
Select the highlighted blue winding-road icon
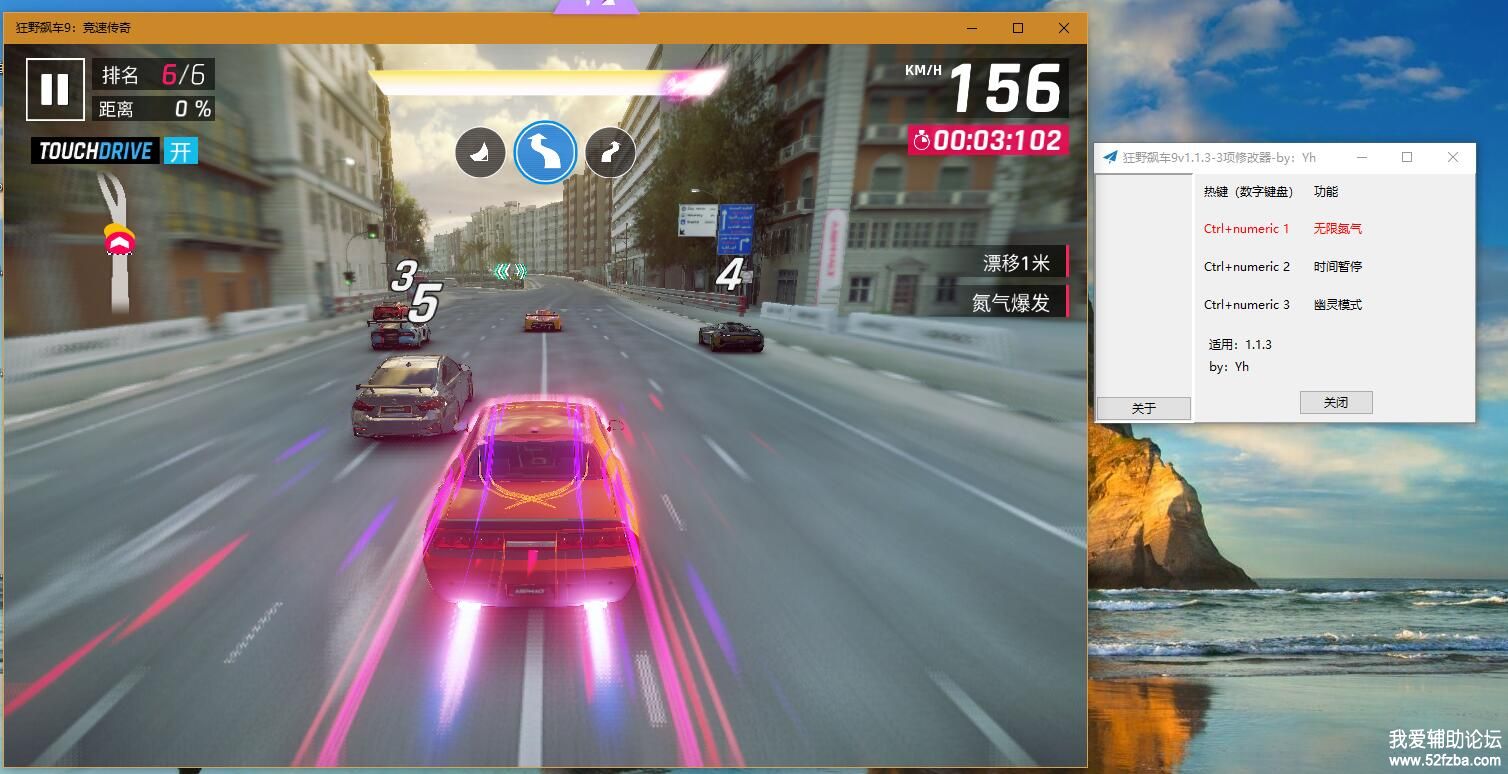coord(545,152)
